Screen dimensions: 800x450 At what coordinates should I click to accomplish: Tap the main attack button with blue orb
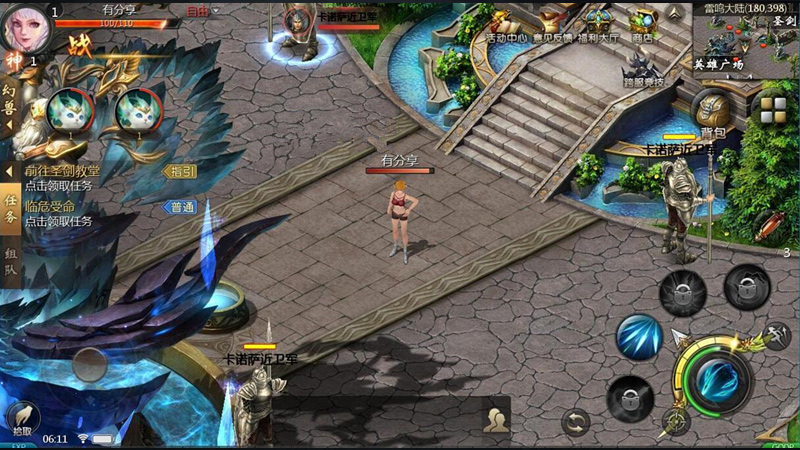pyautogui.click(x=718, y=379)
